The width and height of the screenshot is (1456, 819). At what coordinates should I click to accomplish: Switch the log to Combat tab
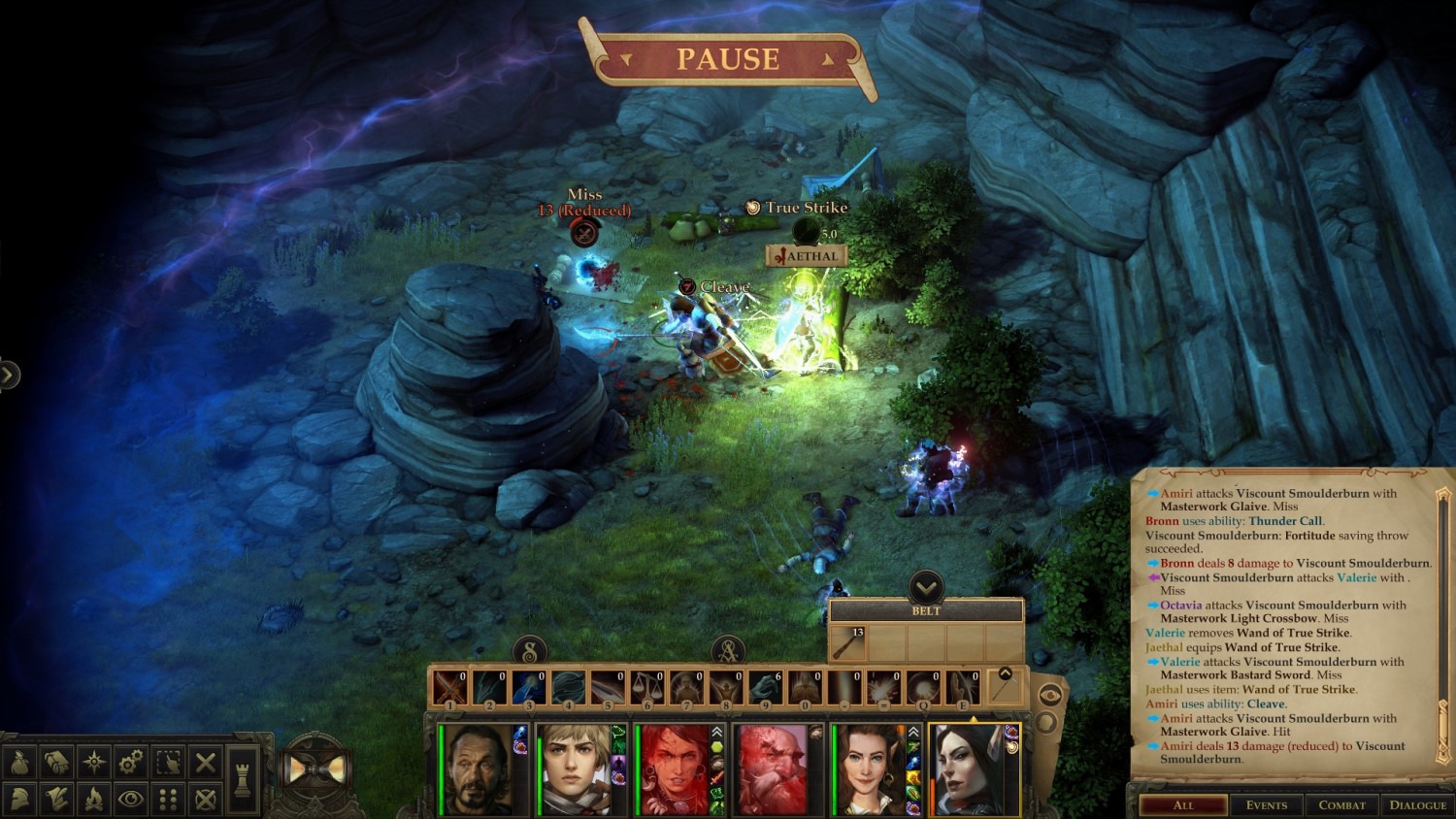pyautogui.click(x=1341, y=804)
